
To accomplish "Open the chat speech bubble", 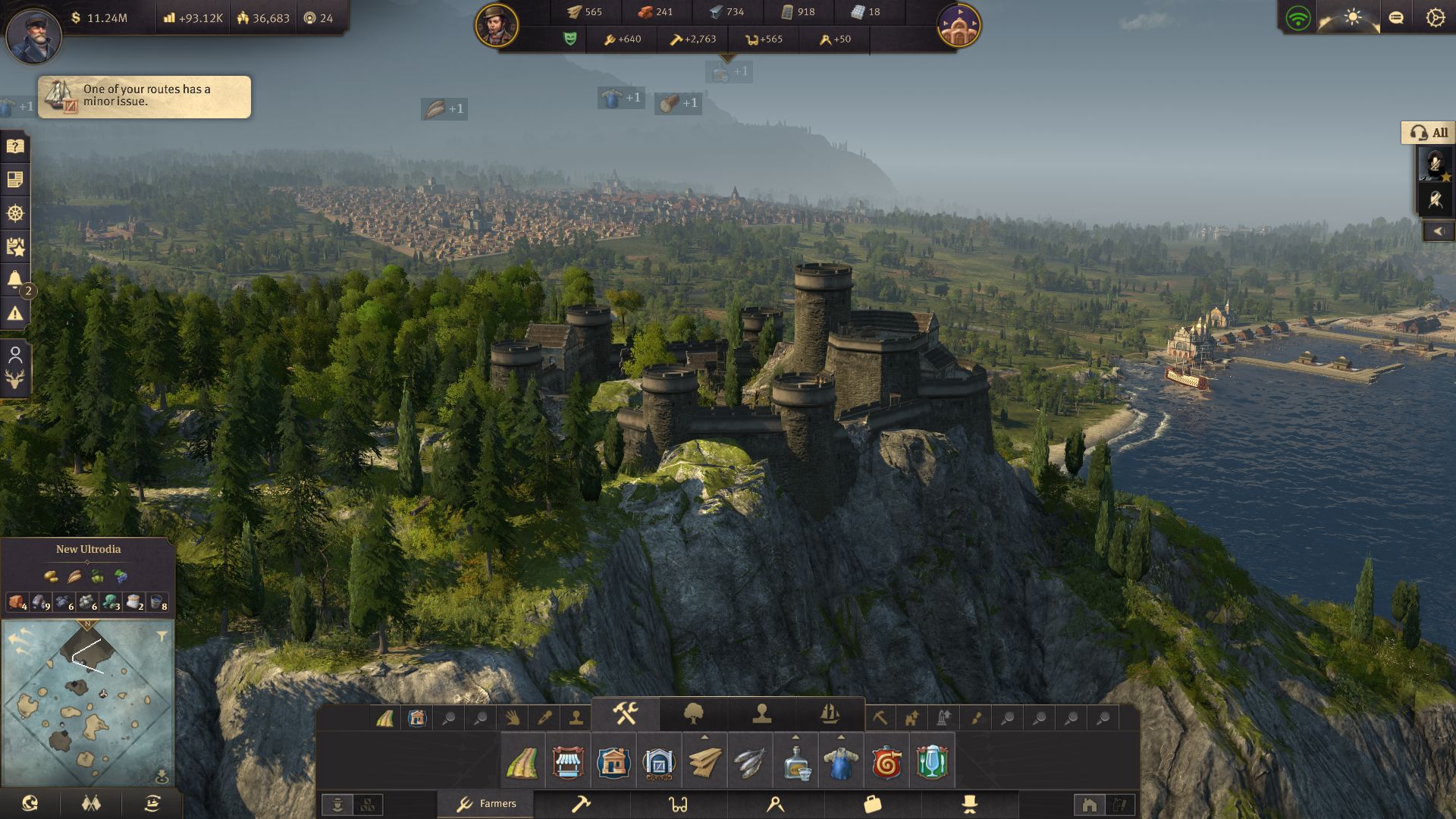I will coord(1395,17).
